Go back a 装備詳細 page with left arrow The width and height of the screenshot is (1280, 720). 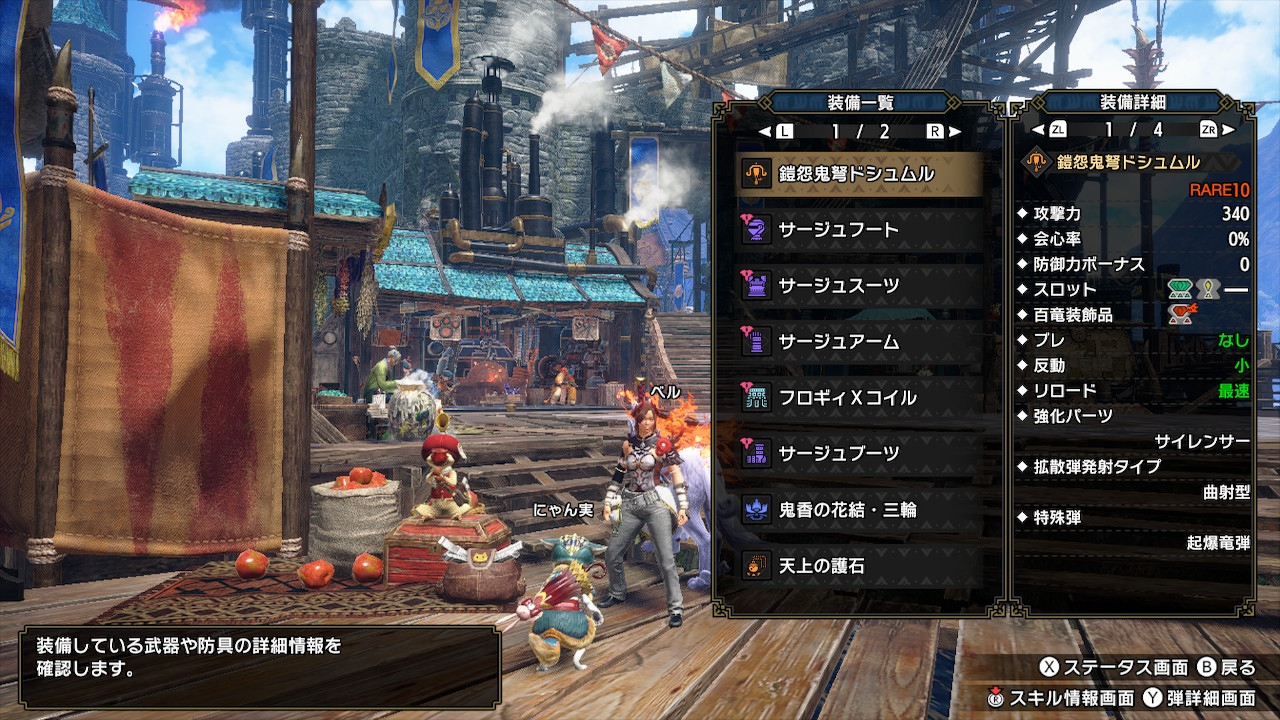click(1037, 130)
